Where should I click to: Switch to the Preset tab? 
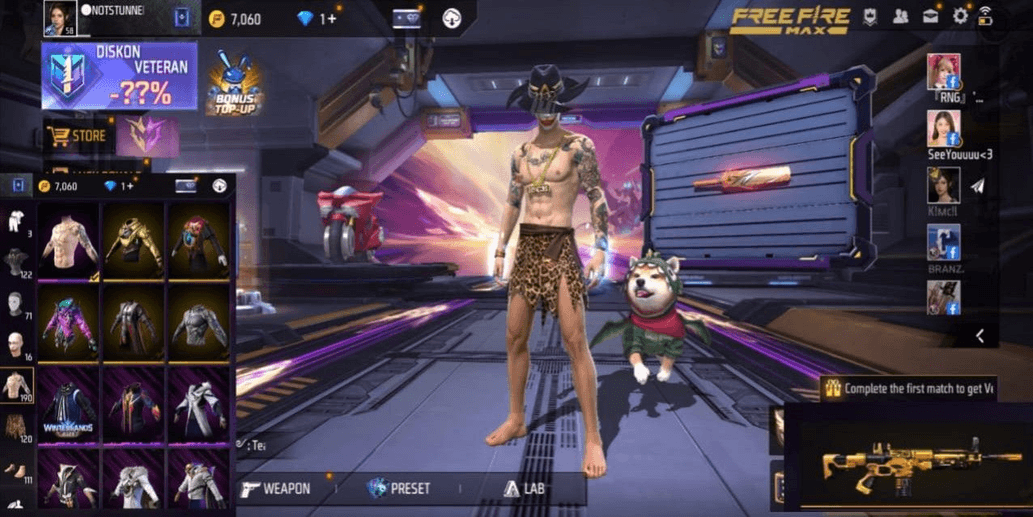399,489
